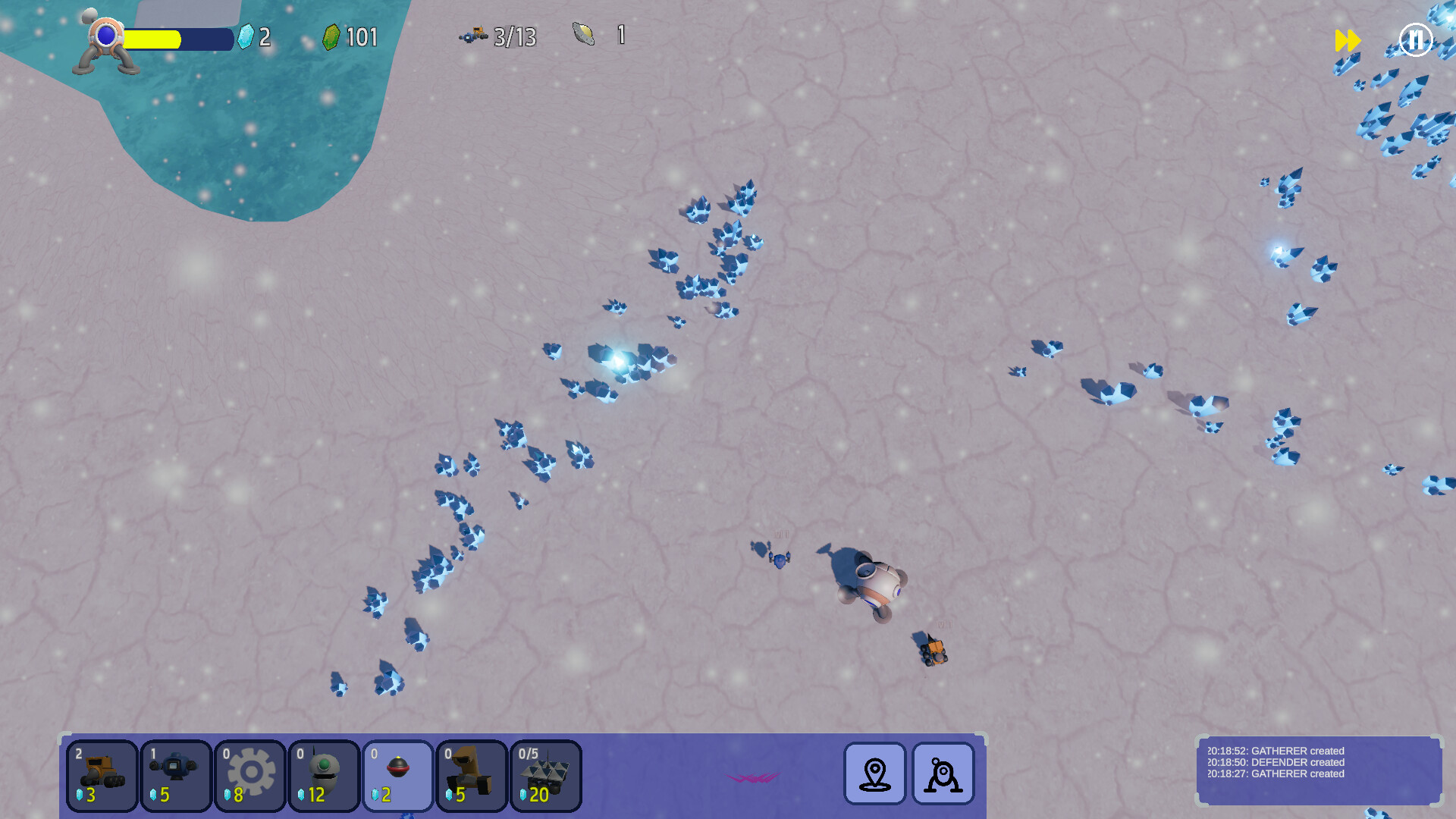Select the brown mech unit costing 5 crystals
Image resolution: width=1456 pixels, height=819 pixels.
[x=472, y=775]
